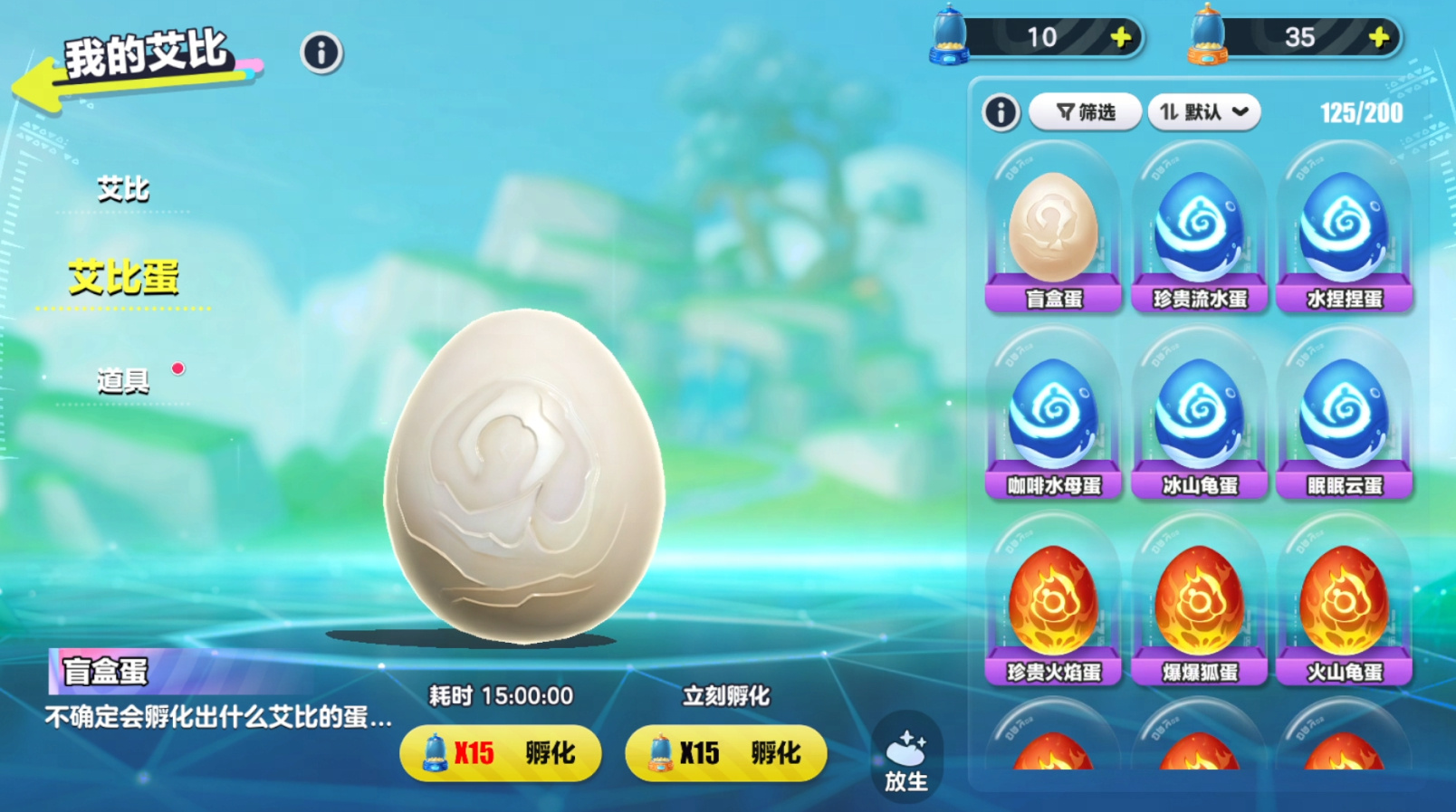Check the 125/200 egg capacity counter
The width and height of the screenshot is (1456, 812).
[1360, 111]
